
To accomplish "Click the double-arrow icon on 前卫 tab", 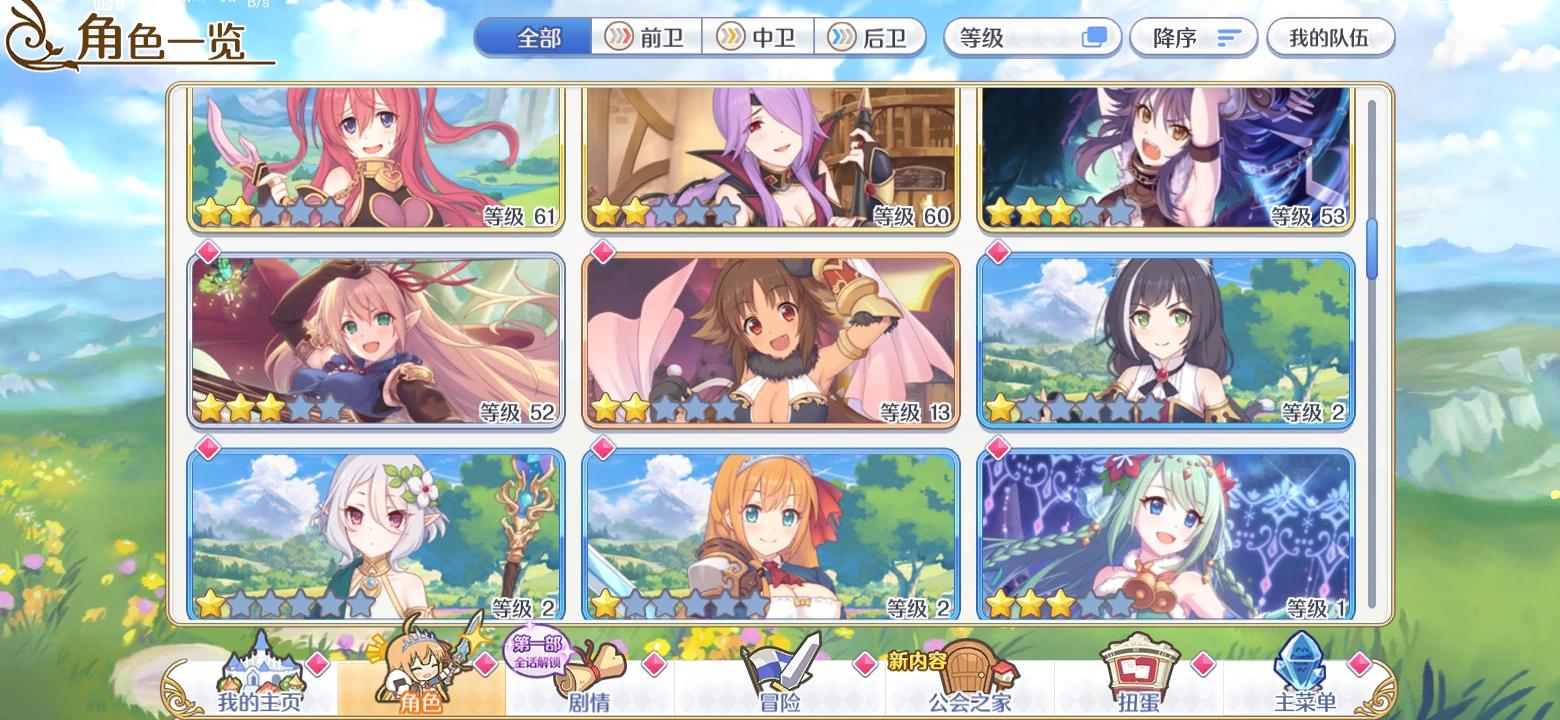I will (618, 37).
